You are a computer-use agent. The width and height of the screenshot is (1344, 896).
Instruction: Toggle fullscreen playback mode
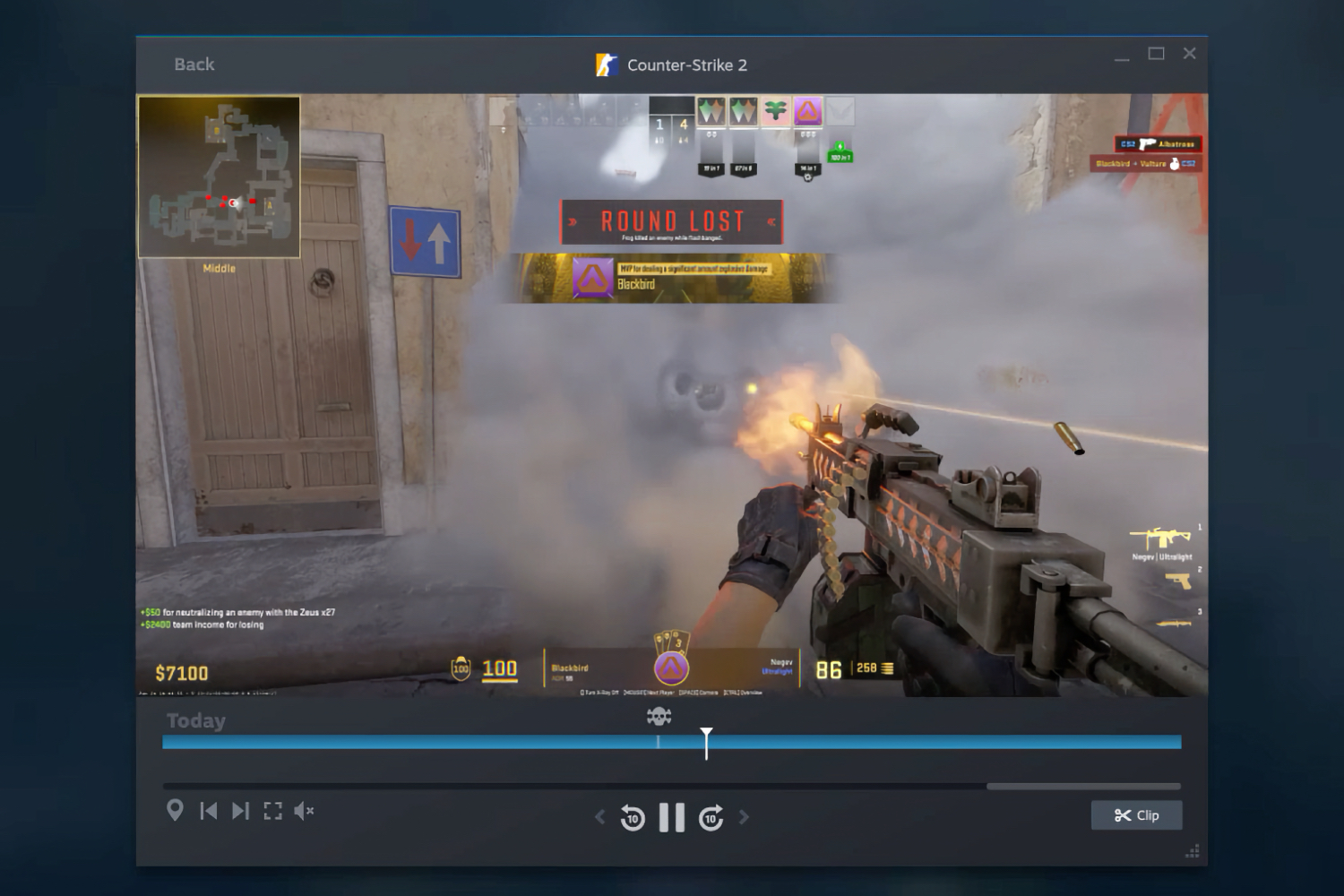click(272, 809)
